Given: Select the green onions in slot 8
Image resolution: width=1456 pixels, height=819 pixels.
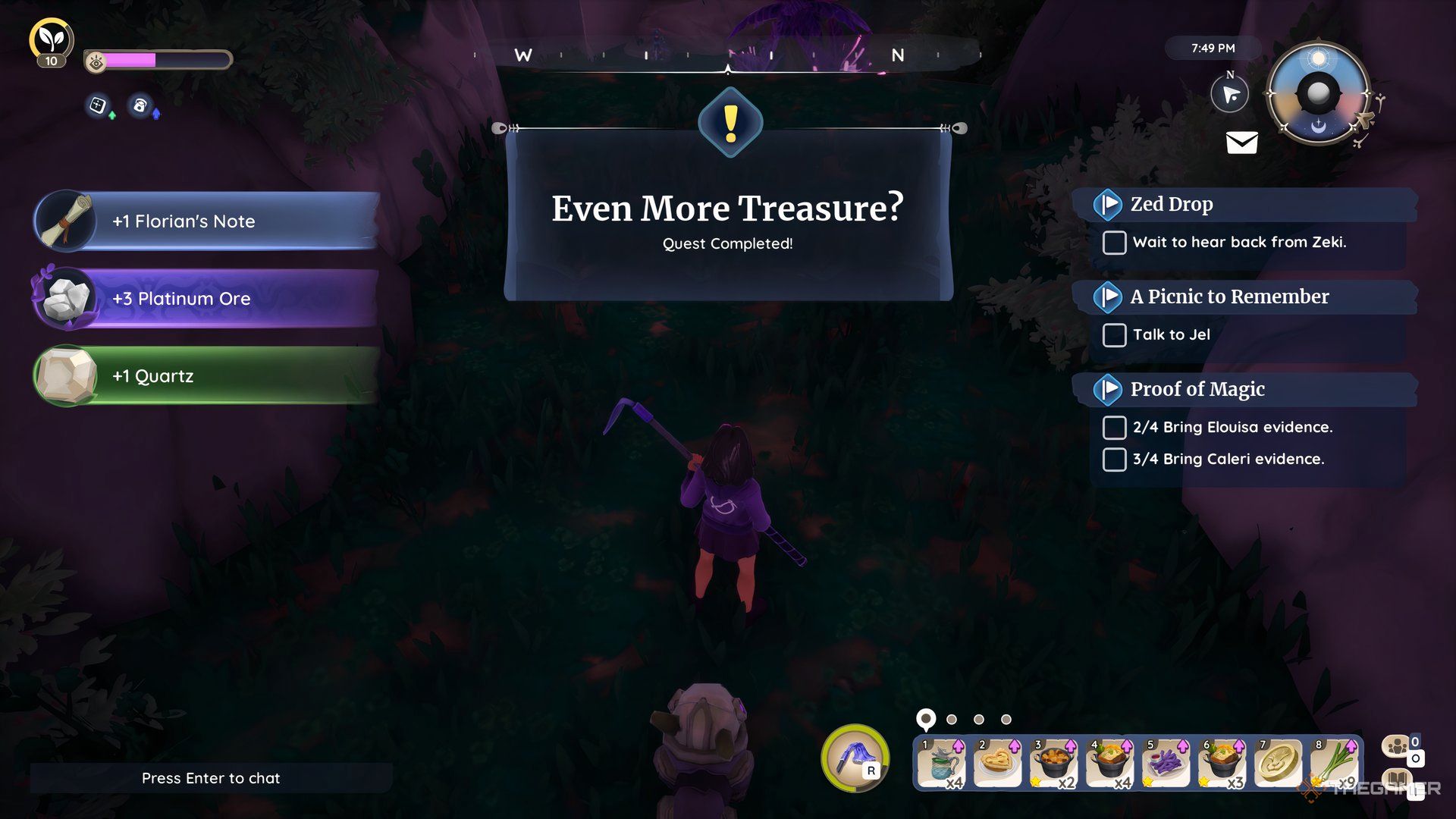Looking at the screenshot, I should point(1335,762).
